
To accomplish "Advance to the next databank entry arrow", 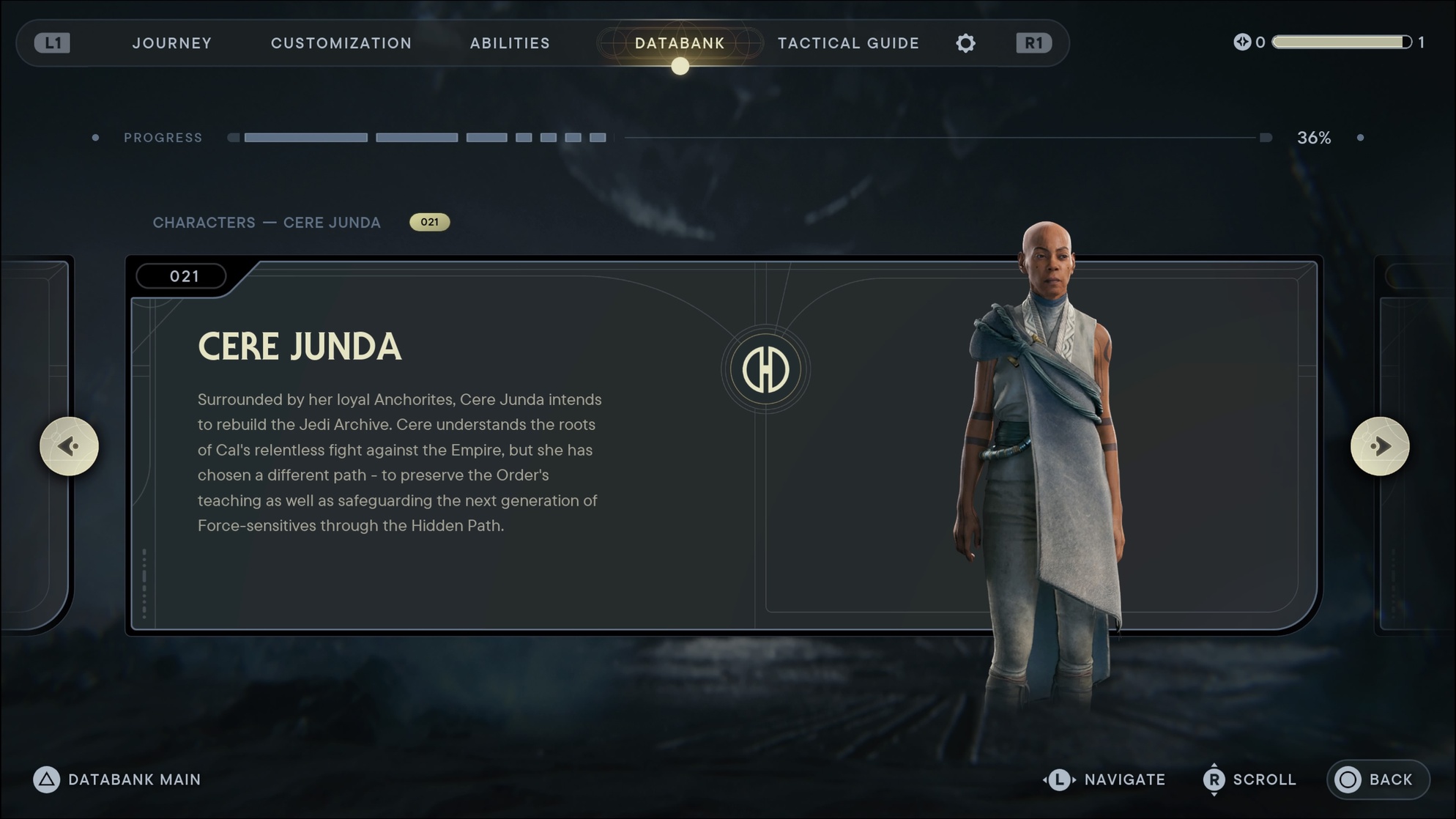I will (x=1380, y=446).
